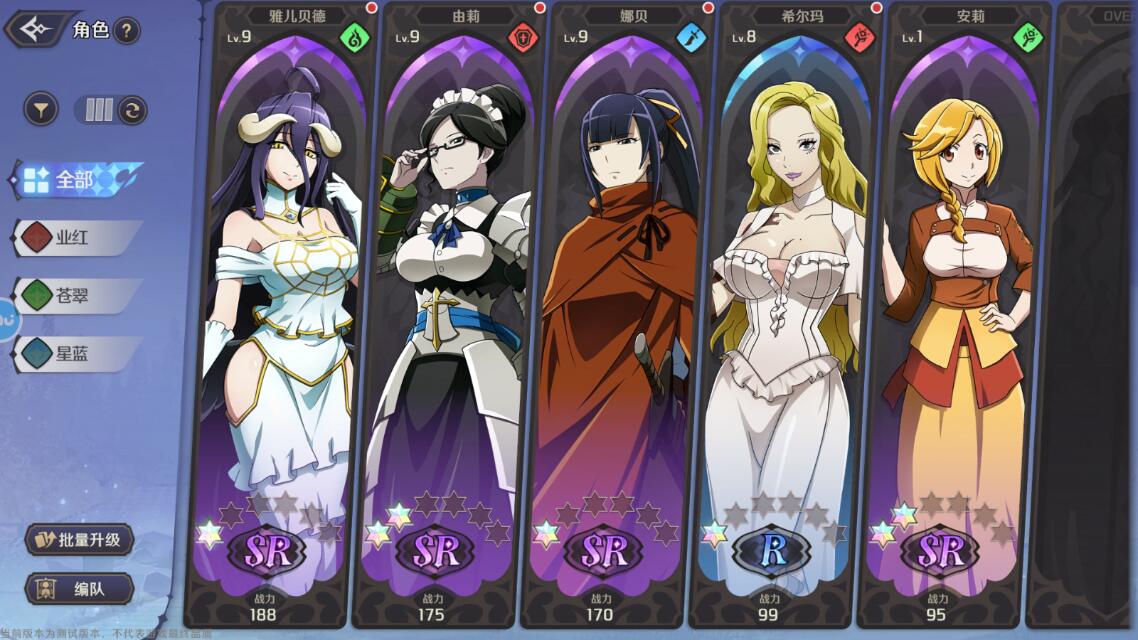Click the back arrow button
1138x640 pixels.
tap(36, 29)
